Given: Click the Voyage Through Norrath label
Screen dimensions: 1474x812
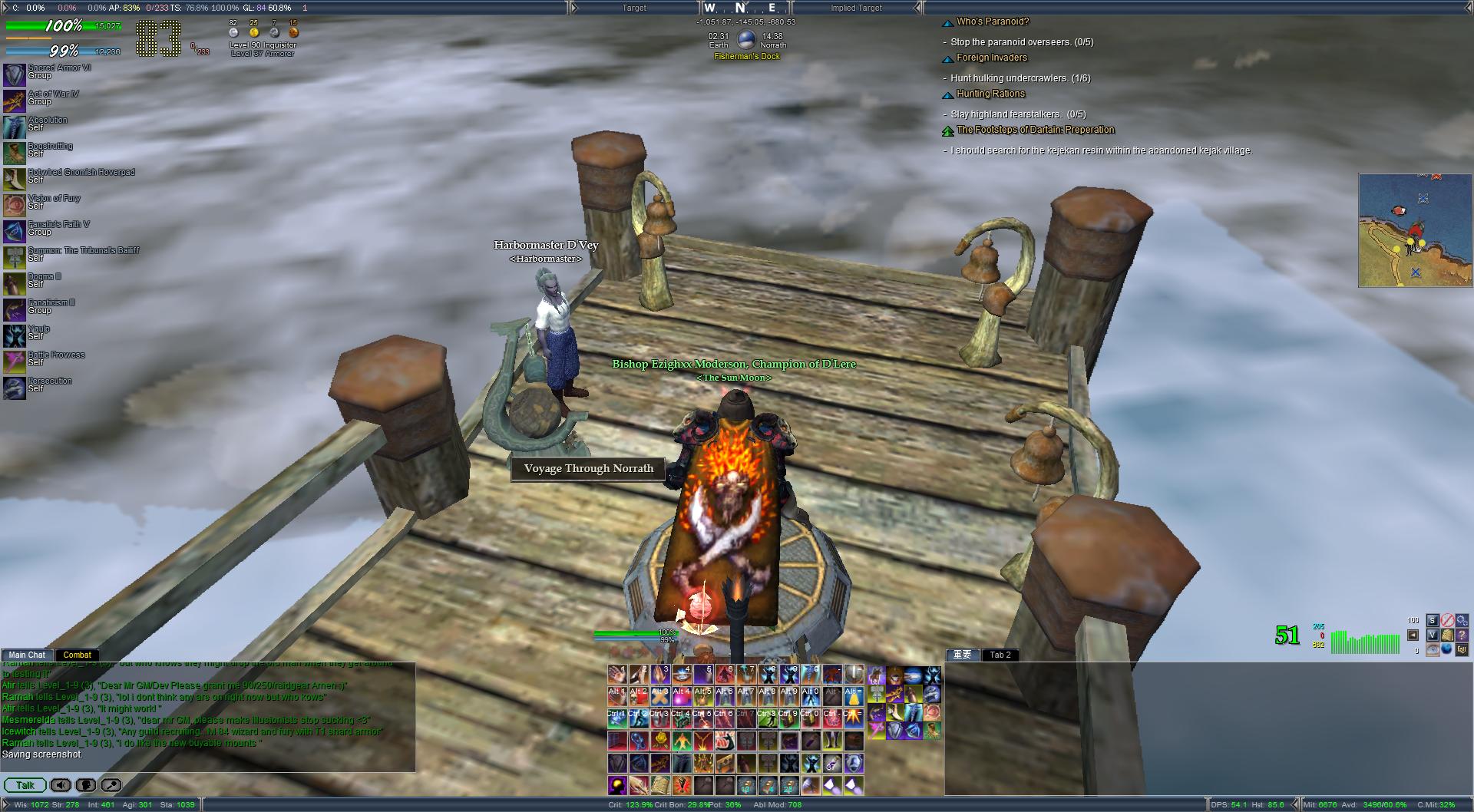Looking at the screenshot, I should (588, 468).
